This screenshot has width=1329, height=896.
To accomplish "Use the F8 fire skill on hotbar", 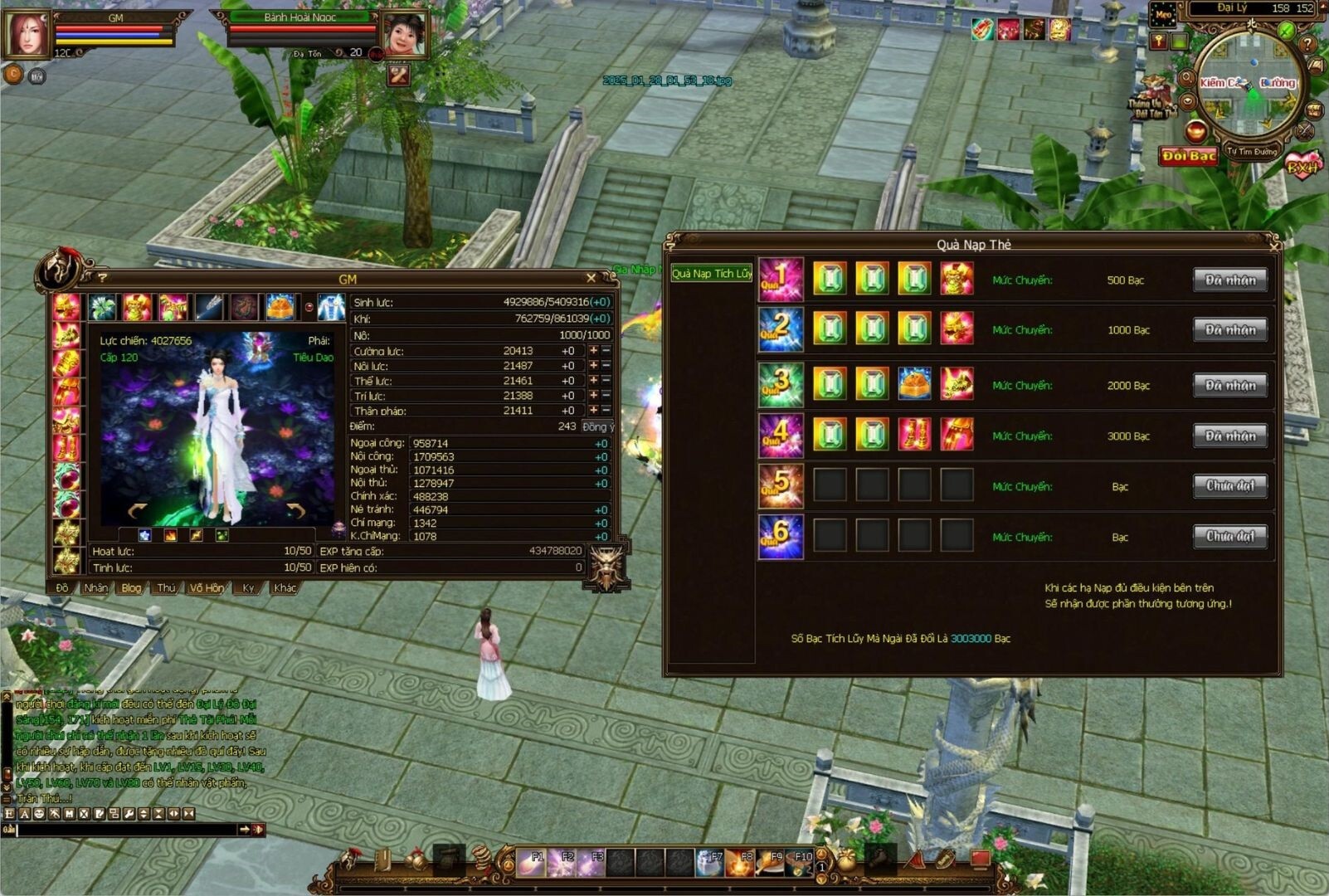I will [x=740, y=863].
